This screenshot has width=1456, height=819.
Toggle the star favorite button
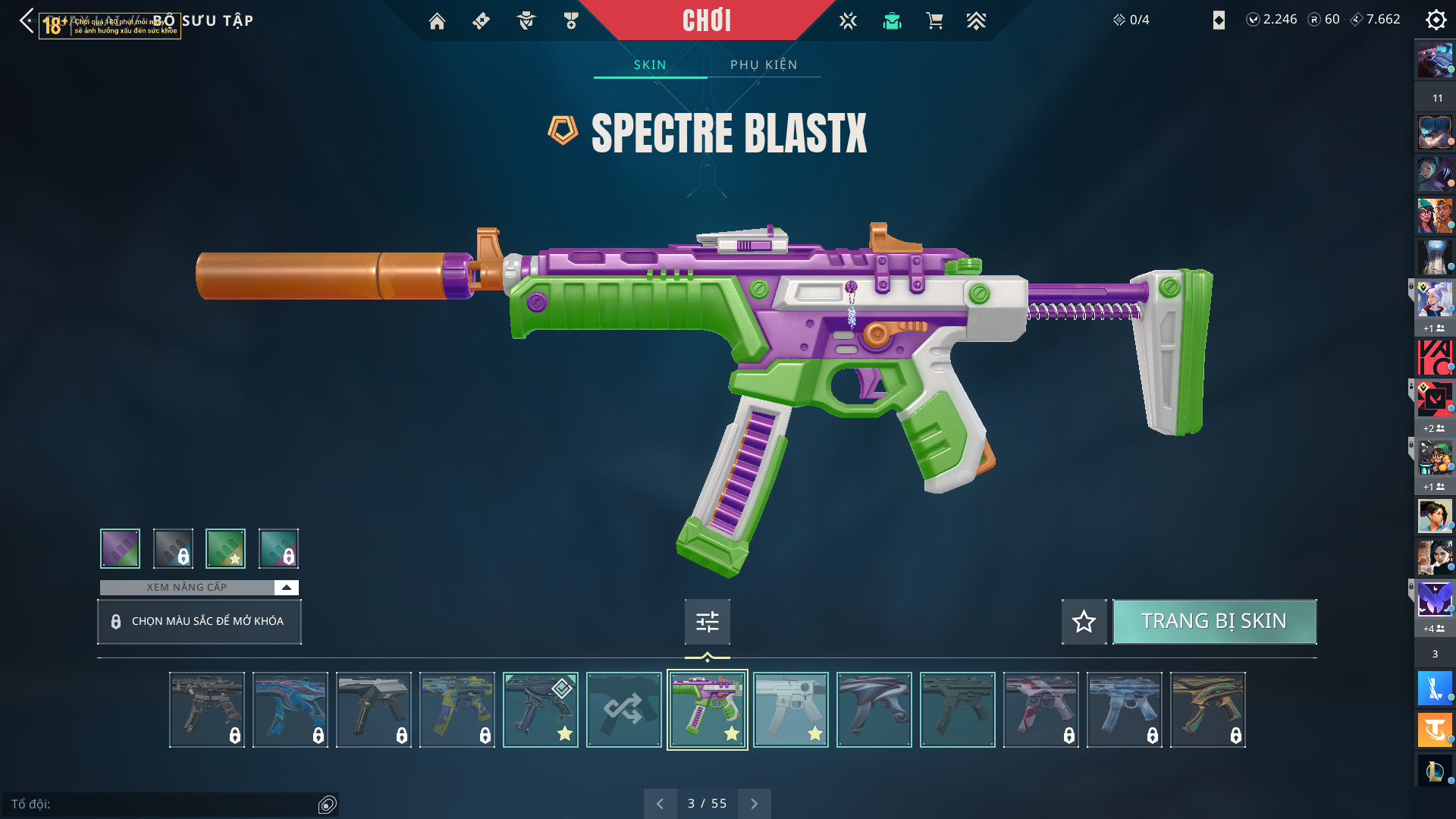[x=1084, y=622]
